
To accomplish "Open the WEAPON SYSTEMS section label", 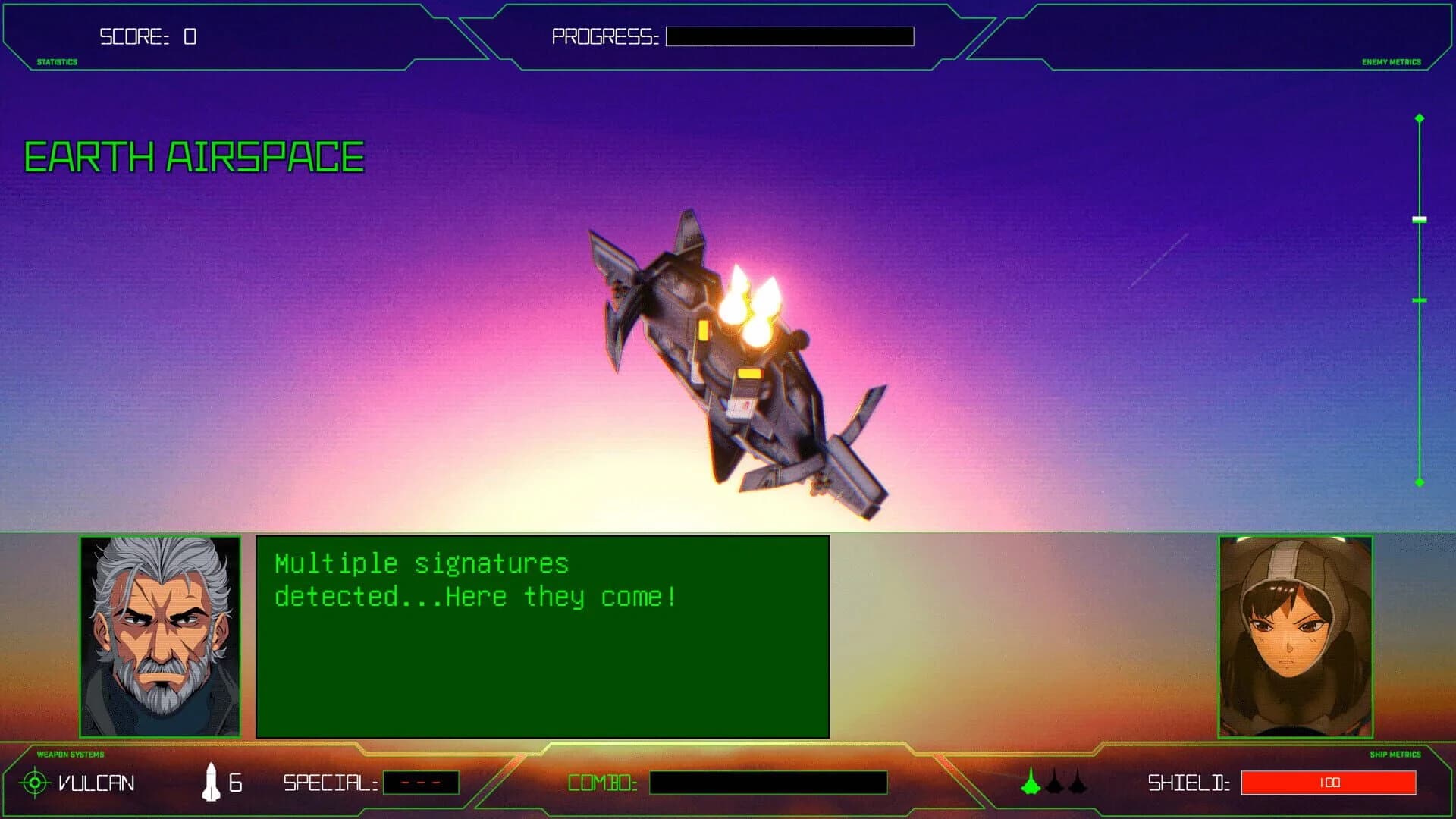I will (71, 755).
